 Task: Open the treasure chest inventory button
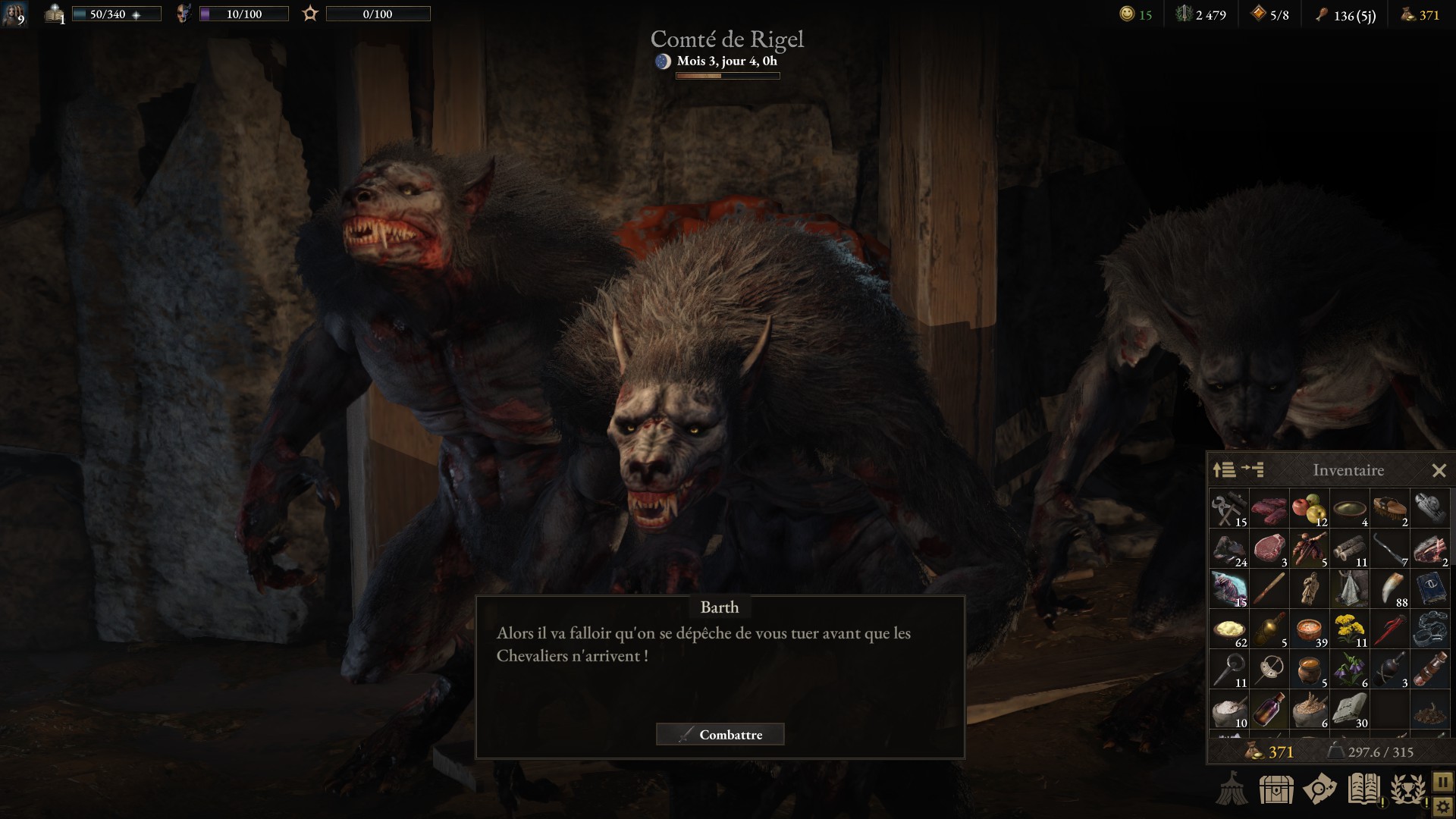(x=1276, y=789)
